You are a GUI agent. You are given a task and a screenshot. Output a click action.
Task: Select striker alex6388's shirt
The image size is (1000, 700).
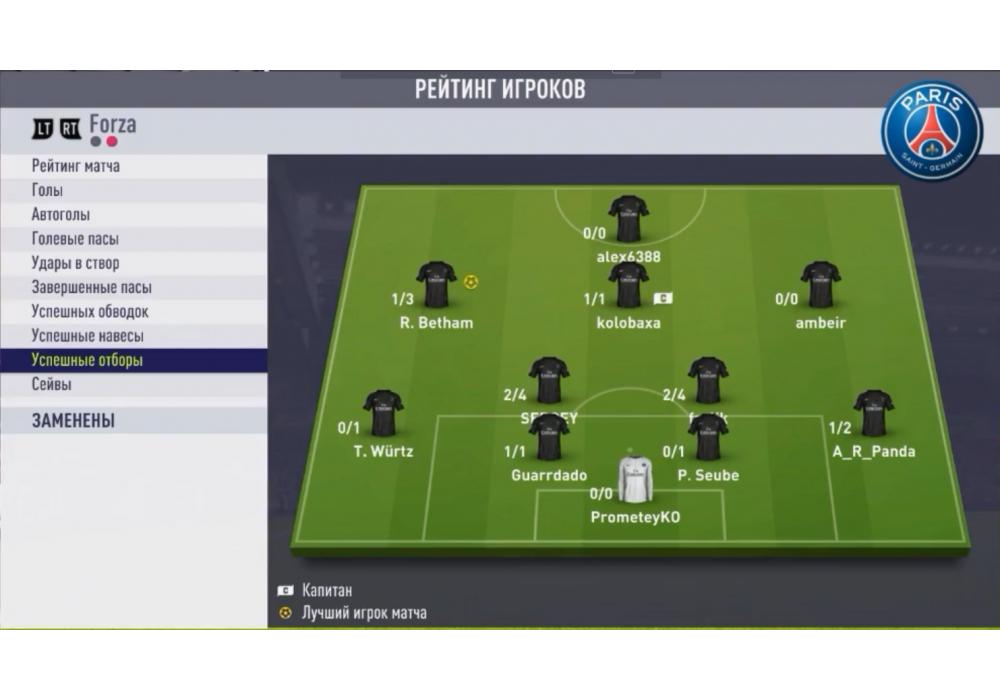click(x=628, y=219)
